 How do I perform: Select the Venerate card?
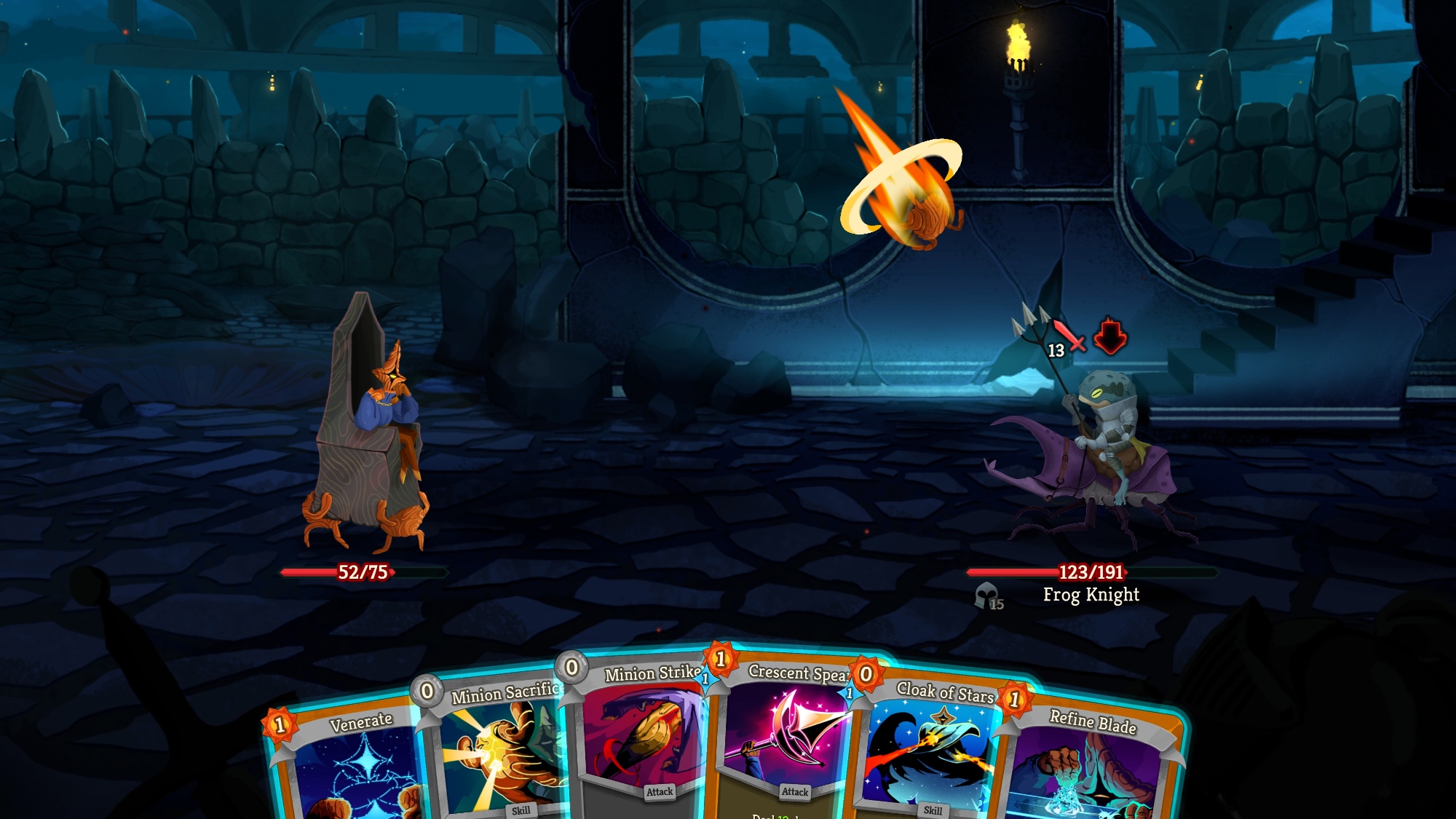coord(349,764)
